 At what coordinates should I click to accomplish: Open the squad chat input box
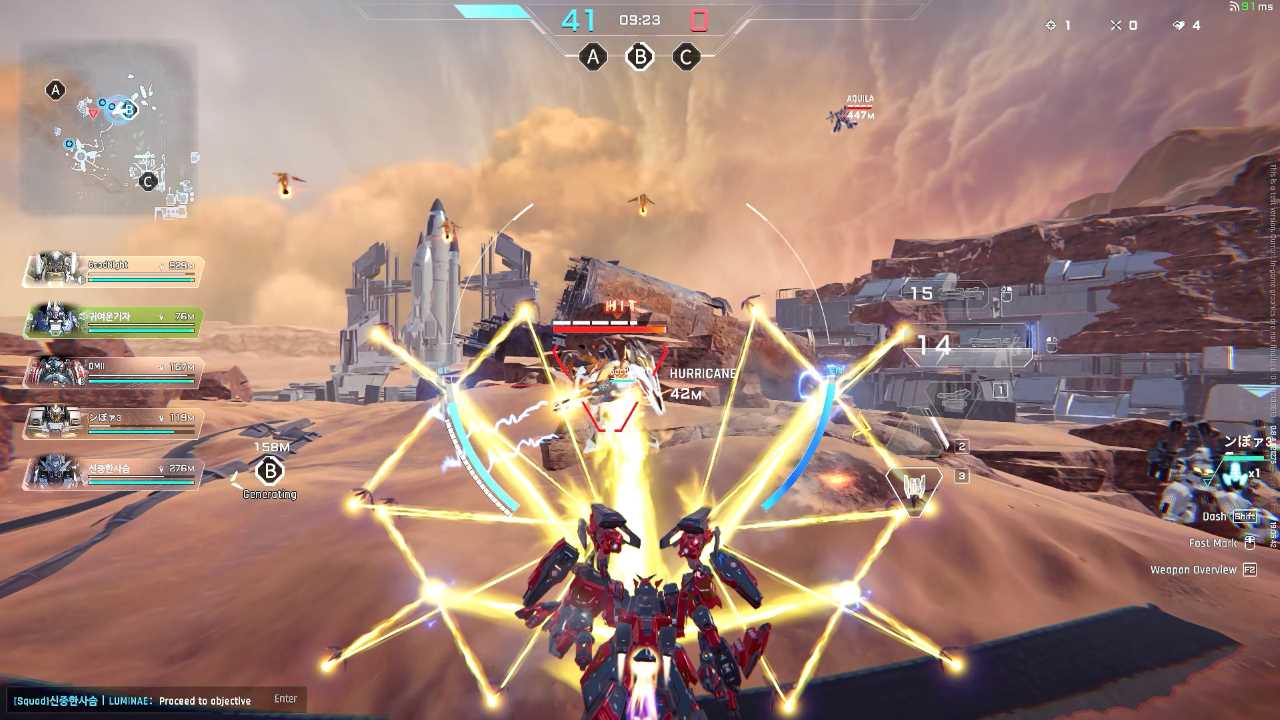[152, 700]
